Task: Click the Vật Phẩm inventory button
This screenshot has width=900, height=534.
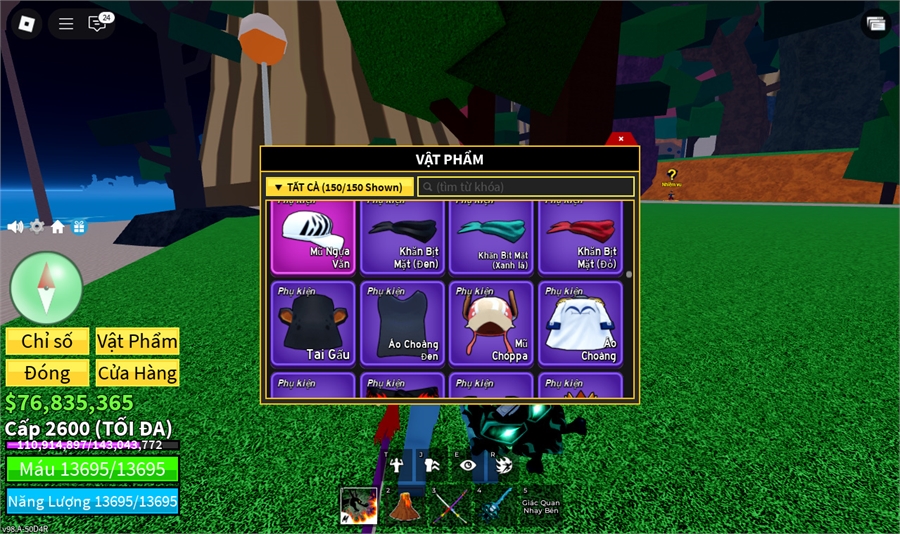Action: coord(137,341)
